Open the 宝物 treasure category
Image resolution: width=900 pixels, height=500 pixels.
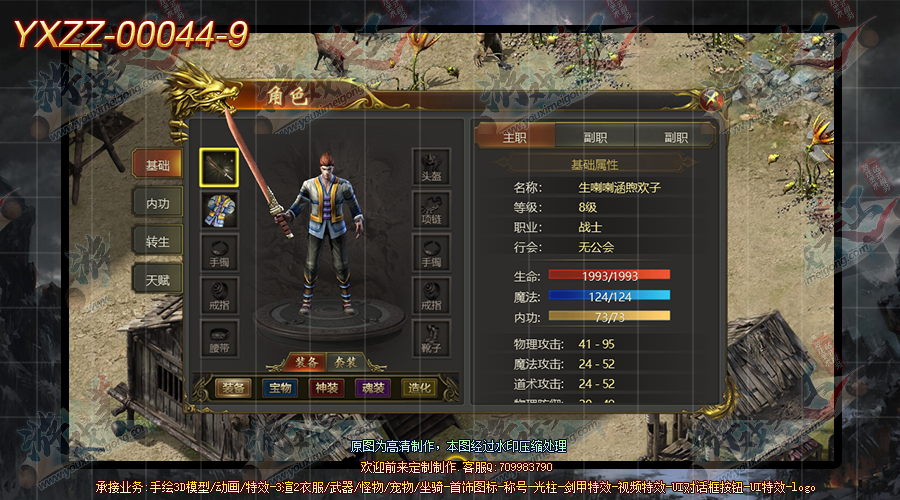[280, 388]
